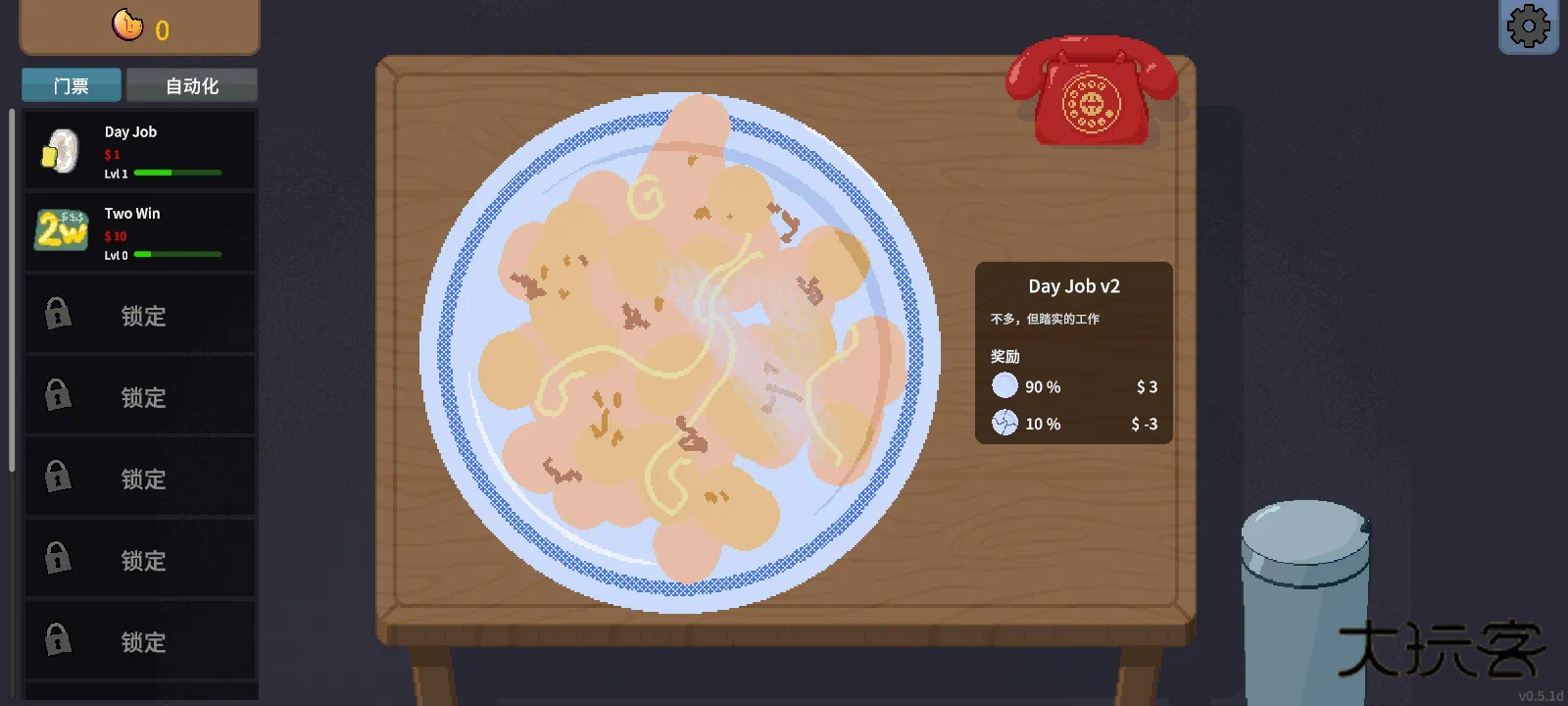Click the whole cookie icon beside 90%
The width and height of the screenshot is (1568, 706).
[x=1004, y=385]
